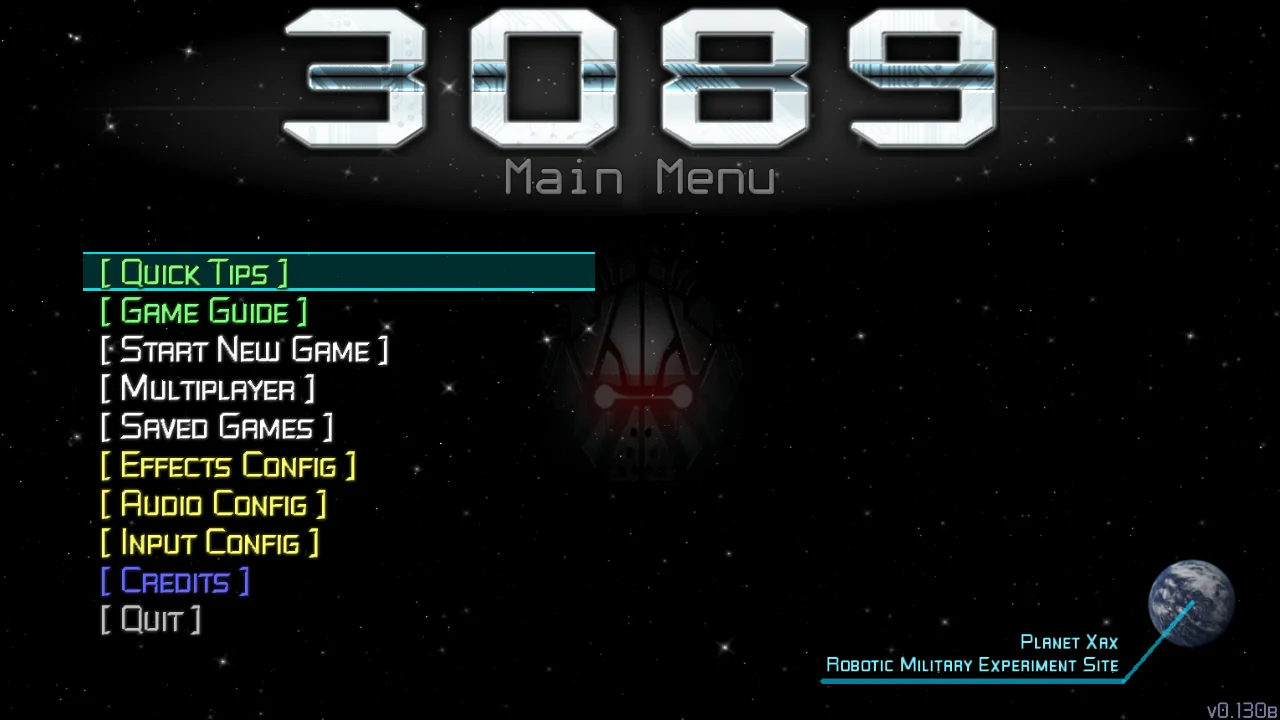Click the Main Menu title text

(640, 177)
